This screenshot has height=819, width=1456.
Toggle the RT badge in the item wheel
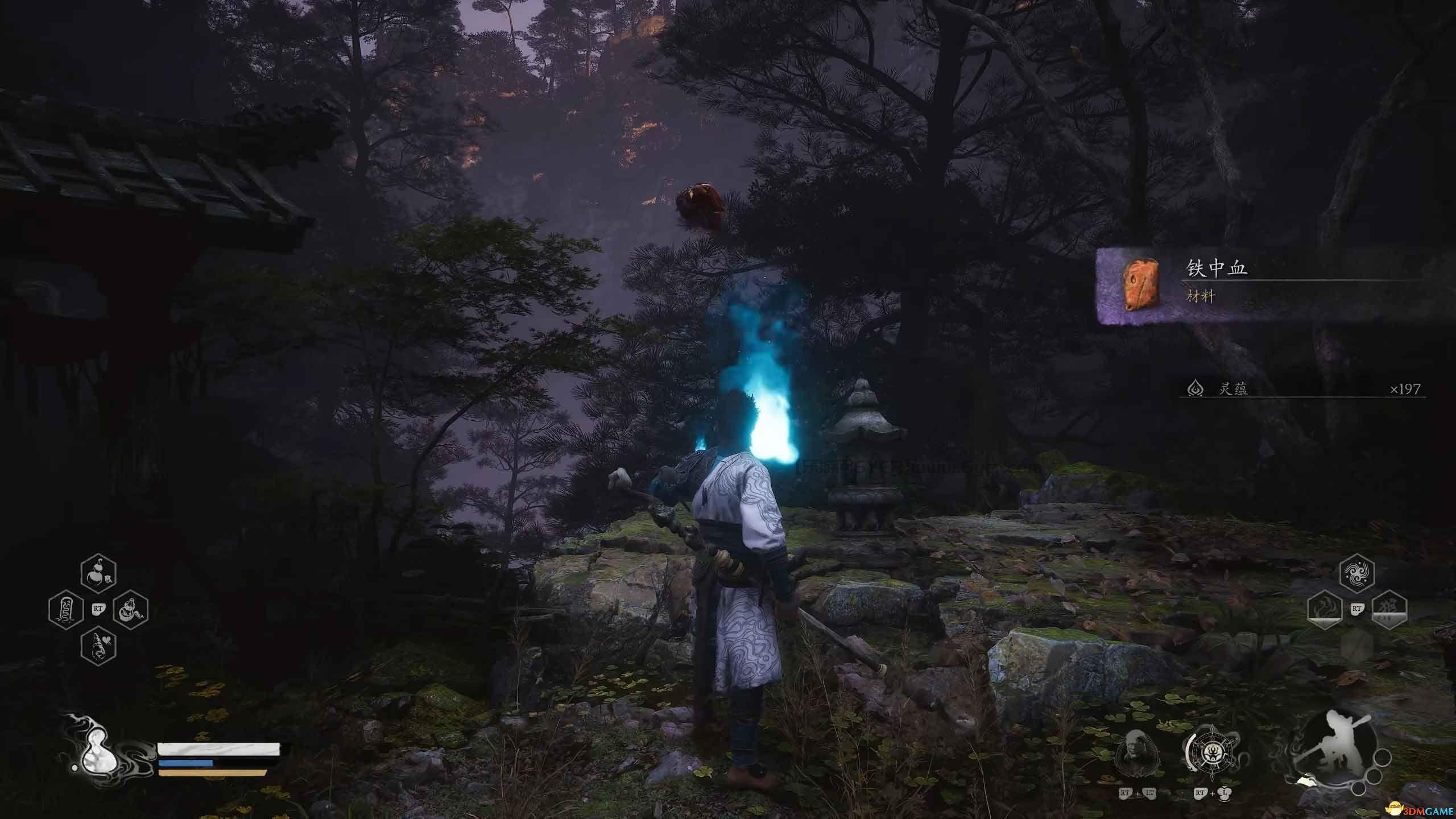click(99, 609)
